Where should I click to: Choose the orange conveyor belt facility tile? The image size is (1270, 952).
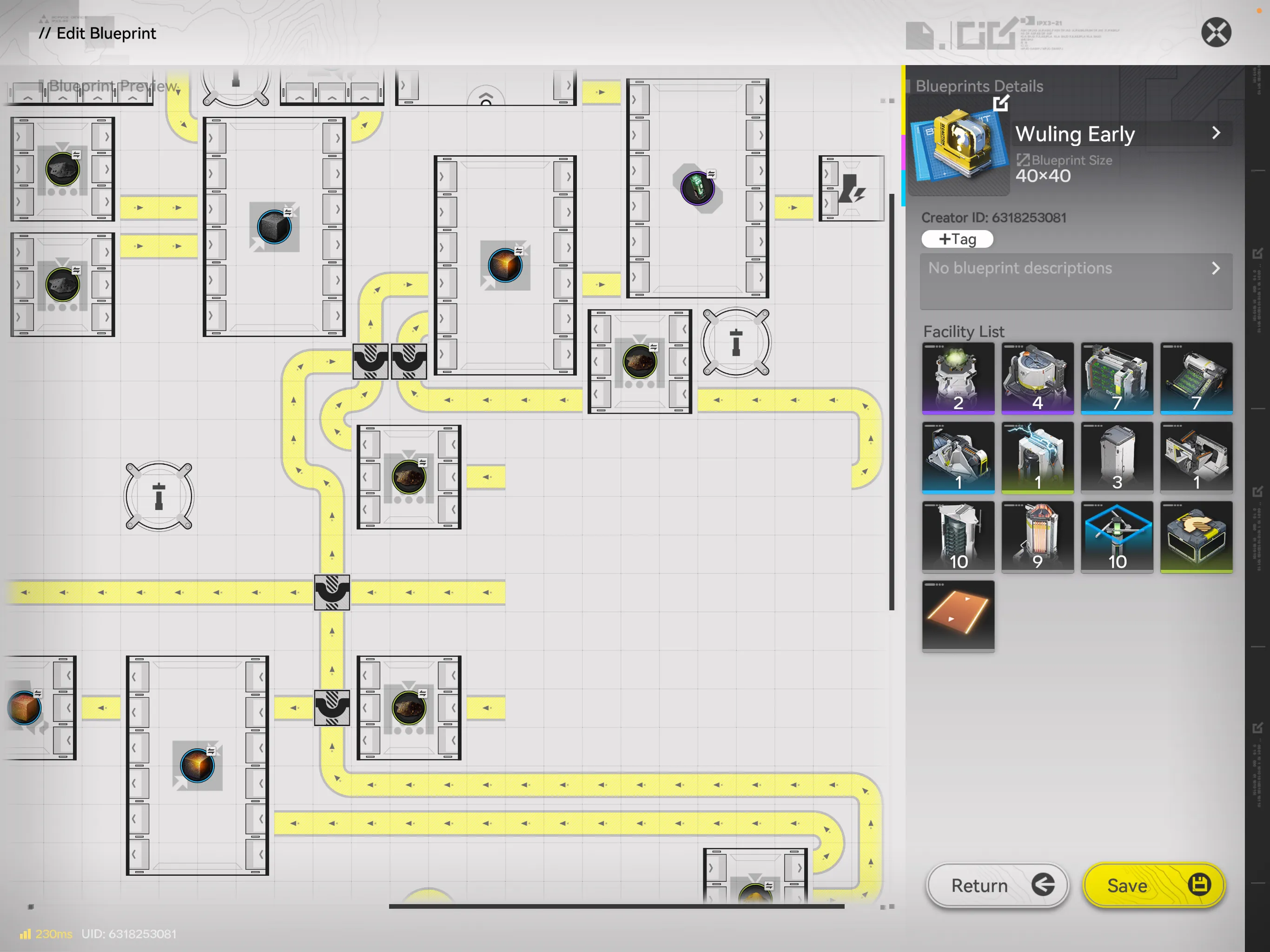958,615
